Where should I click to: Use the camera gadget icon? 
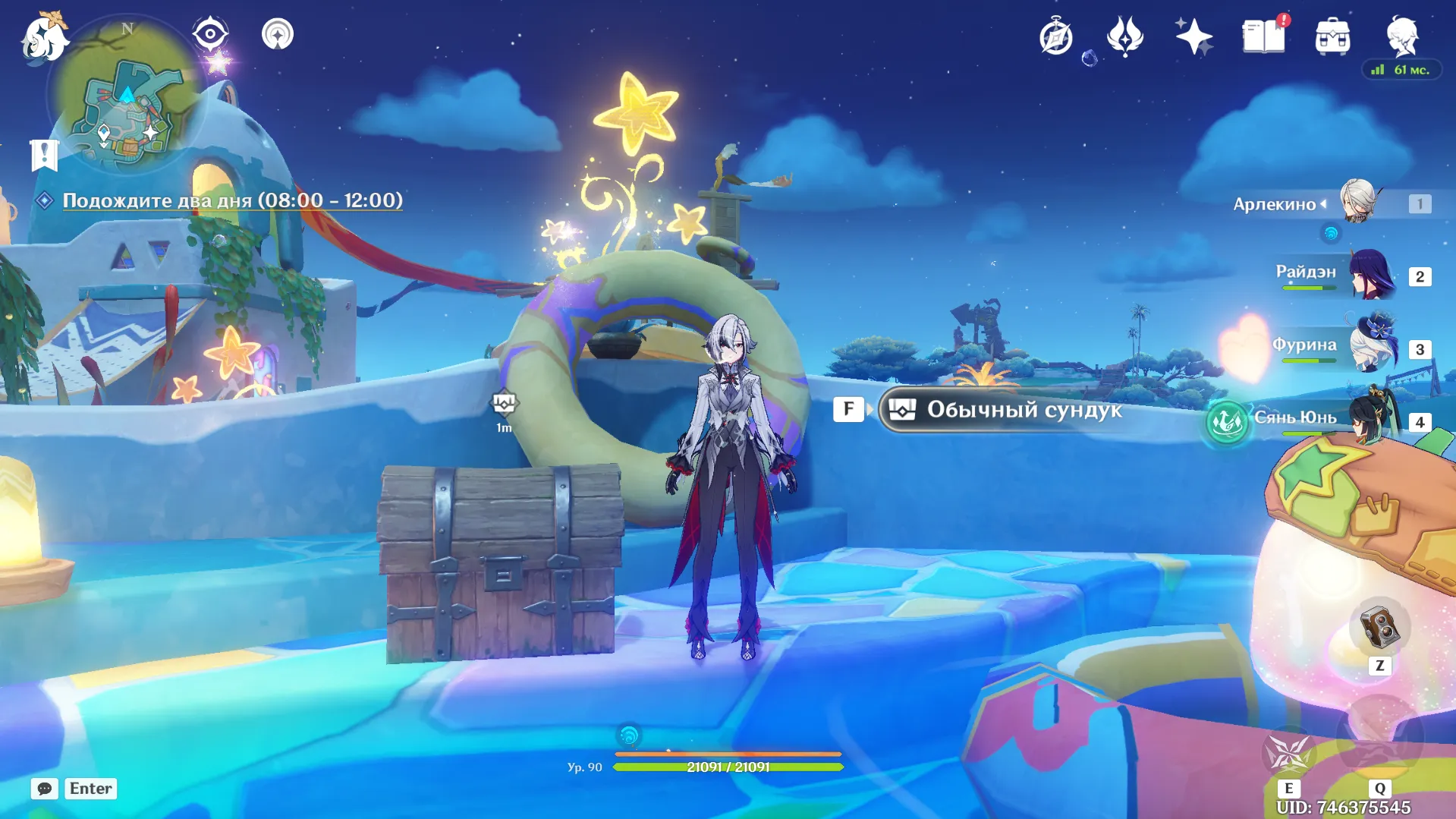point(1379,629)
